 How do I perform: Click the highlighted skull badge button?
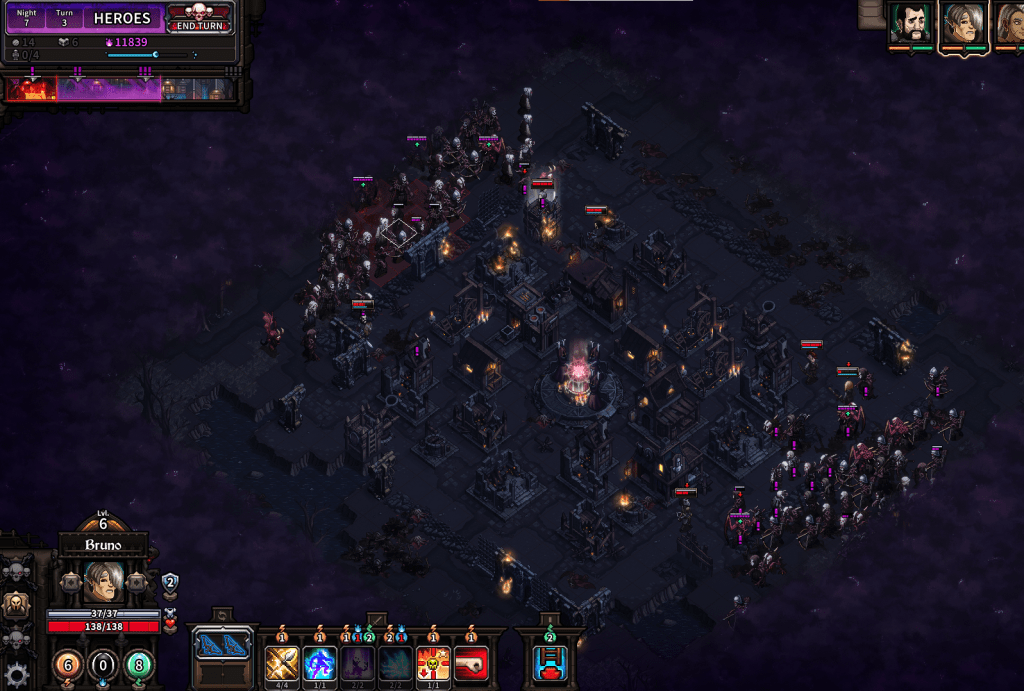(x=16, y=604)
